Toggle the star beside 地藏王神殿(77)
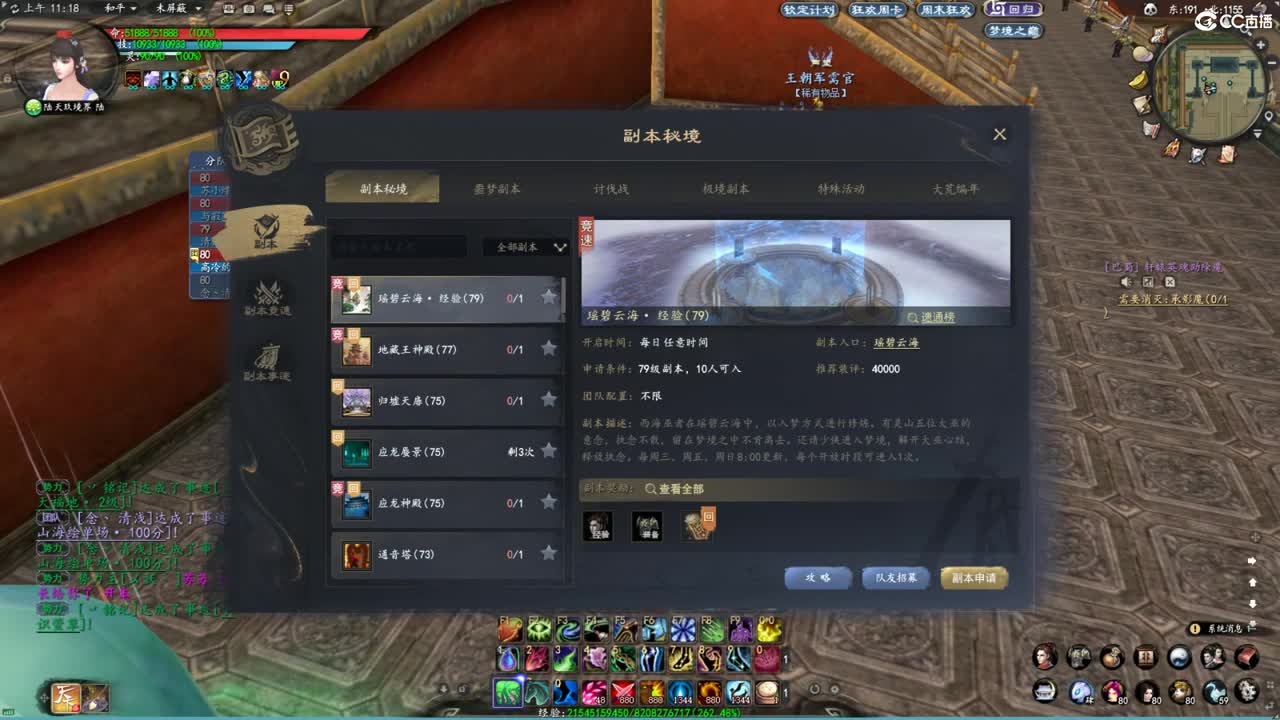 click(x=548, y=348)
